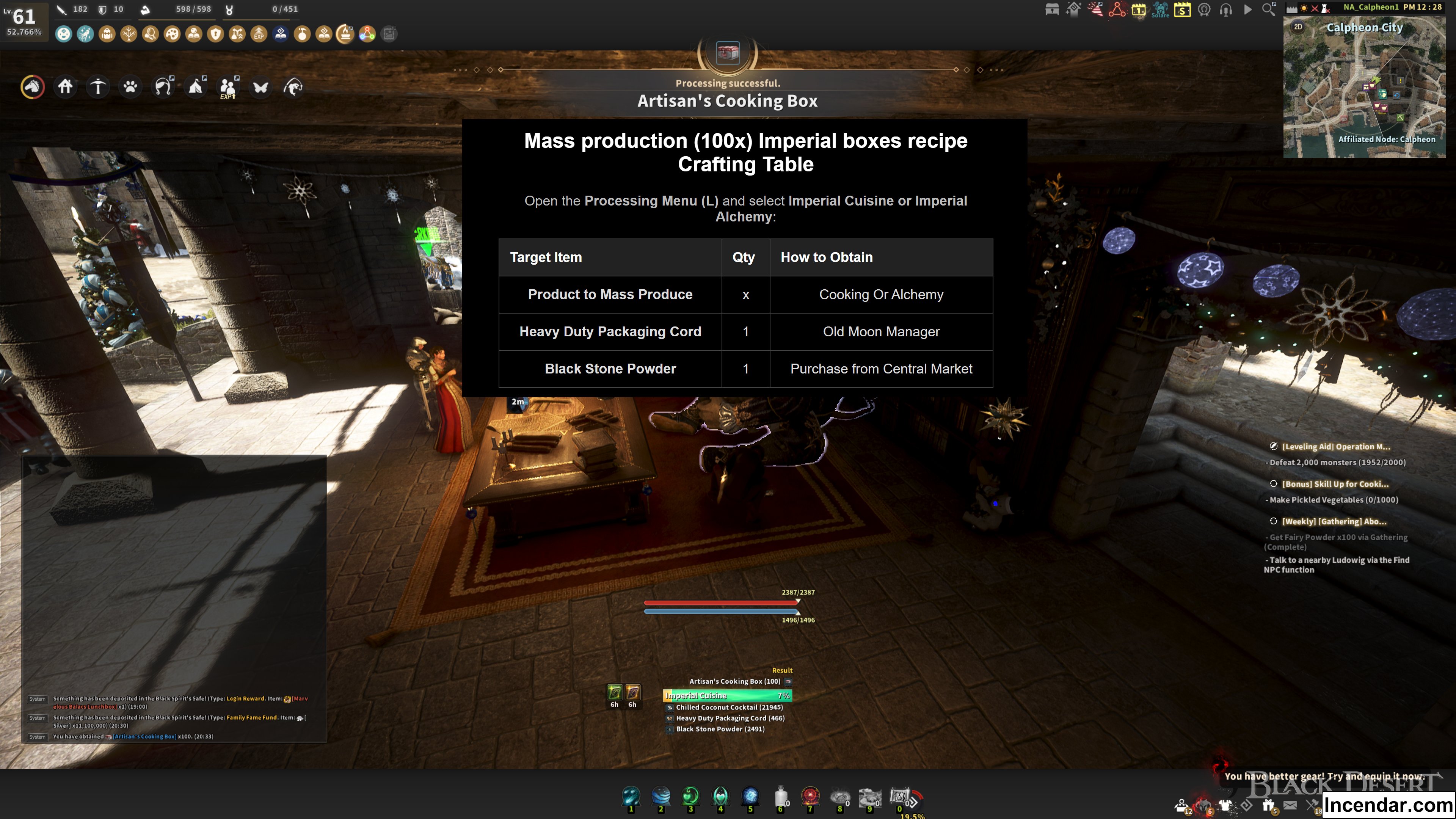Open the Solare arena icon
Screen dimensions: 1456x819
(1160, 9)
